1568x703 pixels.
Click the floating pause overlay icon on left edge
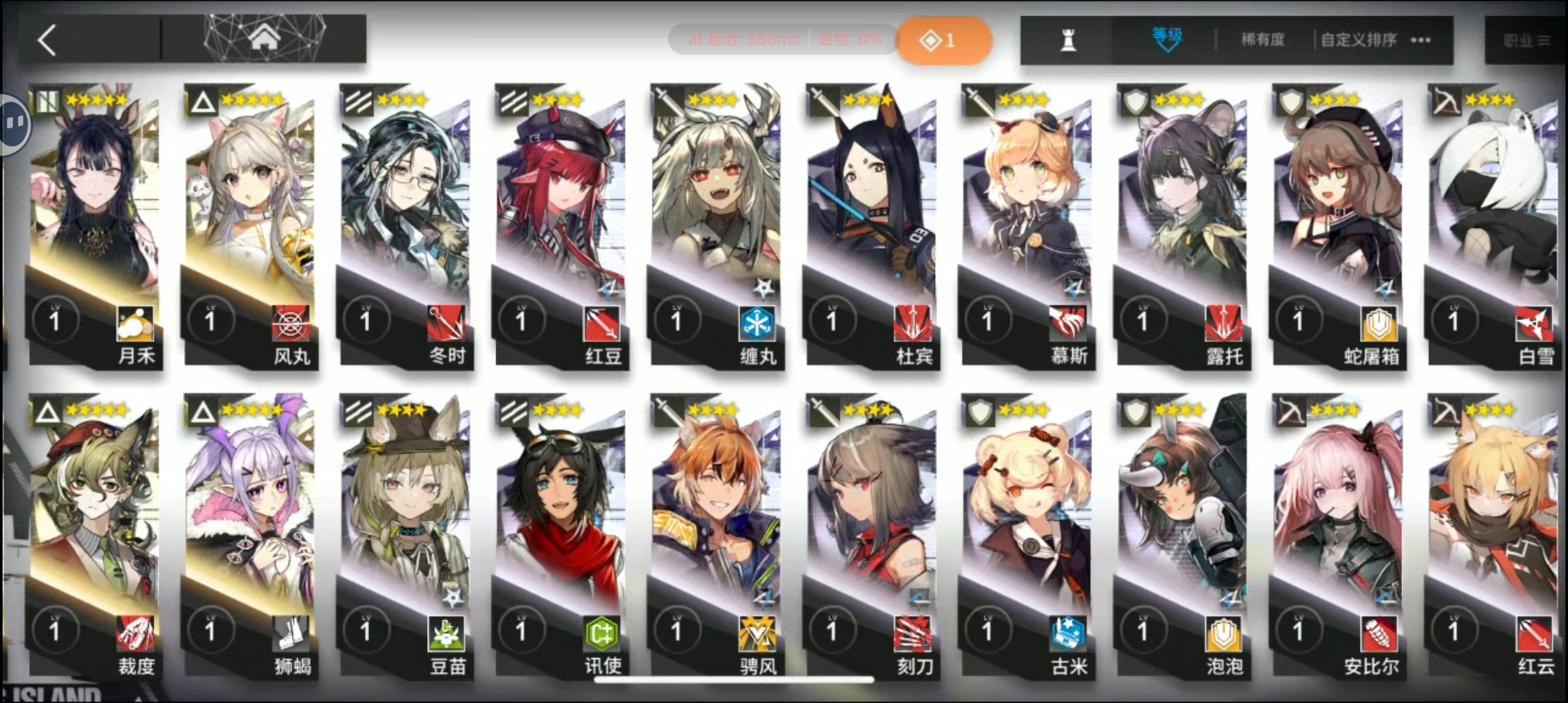(14, 124)
